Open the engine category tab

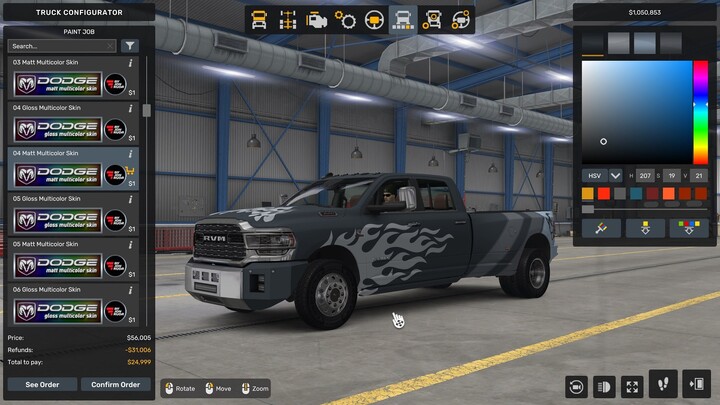pos(317,19)
